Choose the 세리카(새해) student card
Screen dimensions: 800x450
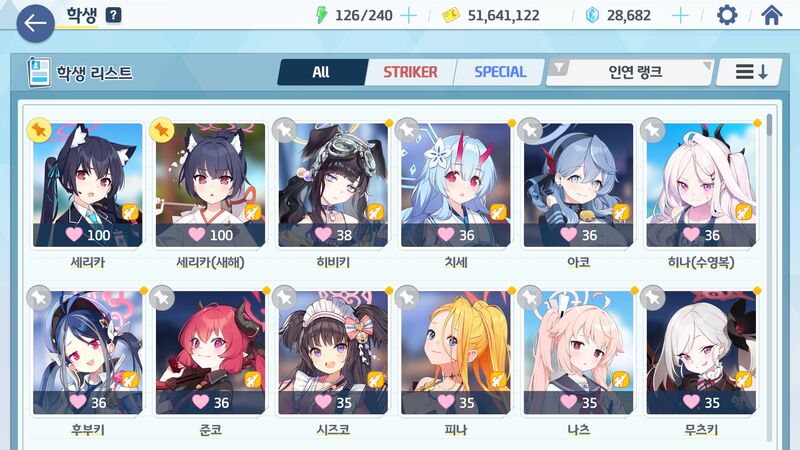[x=210, y=185]
